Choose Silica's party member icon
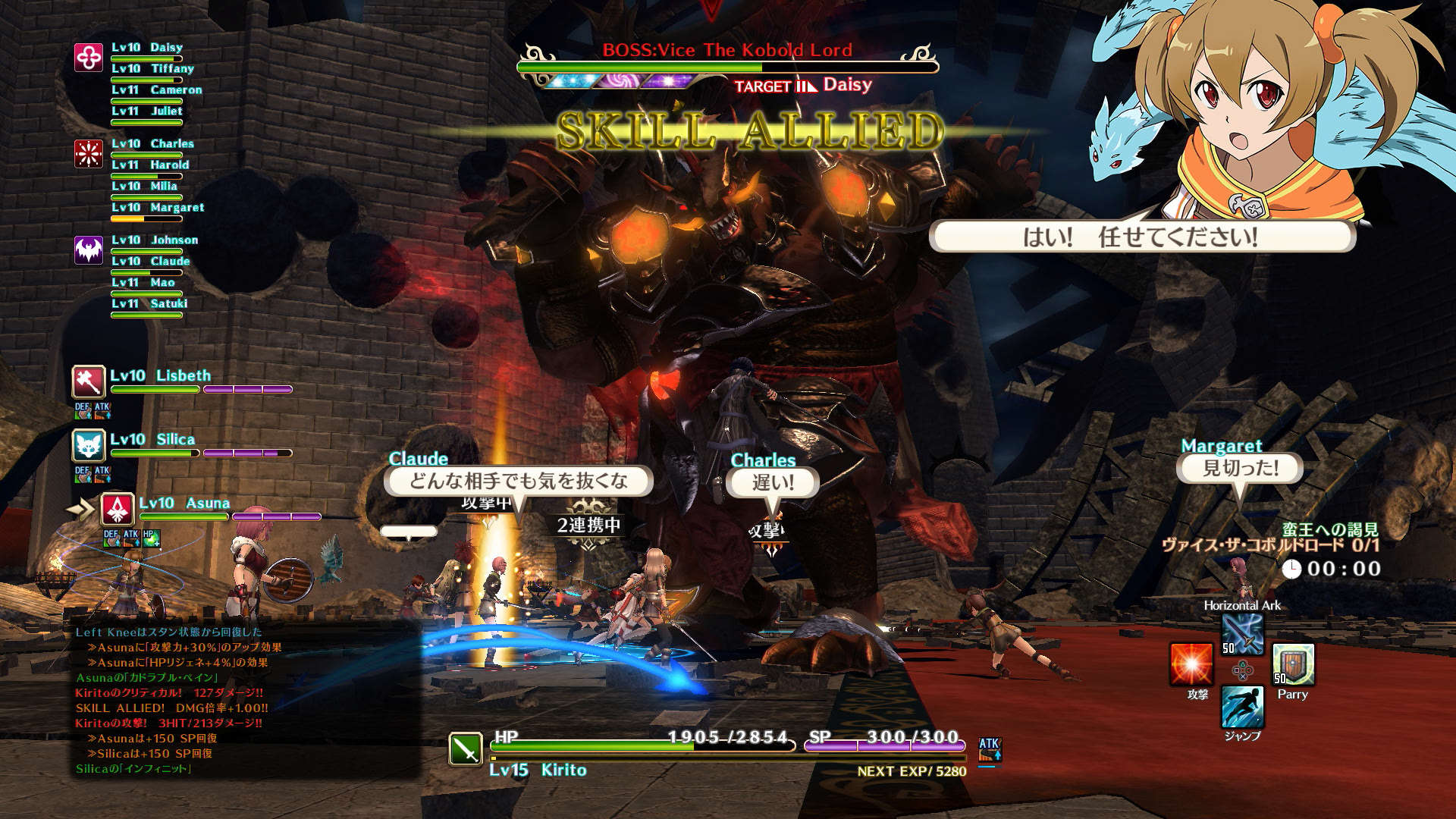 (x=89, y=445)
